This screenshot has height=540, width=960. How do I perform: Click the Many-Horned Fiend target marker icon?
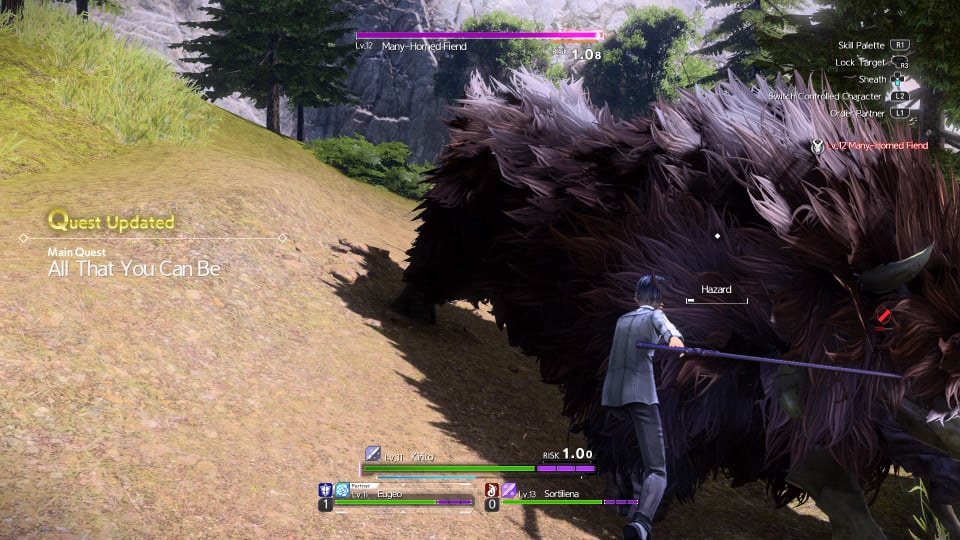point(817,146)
